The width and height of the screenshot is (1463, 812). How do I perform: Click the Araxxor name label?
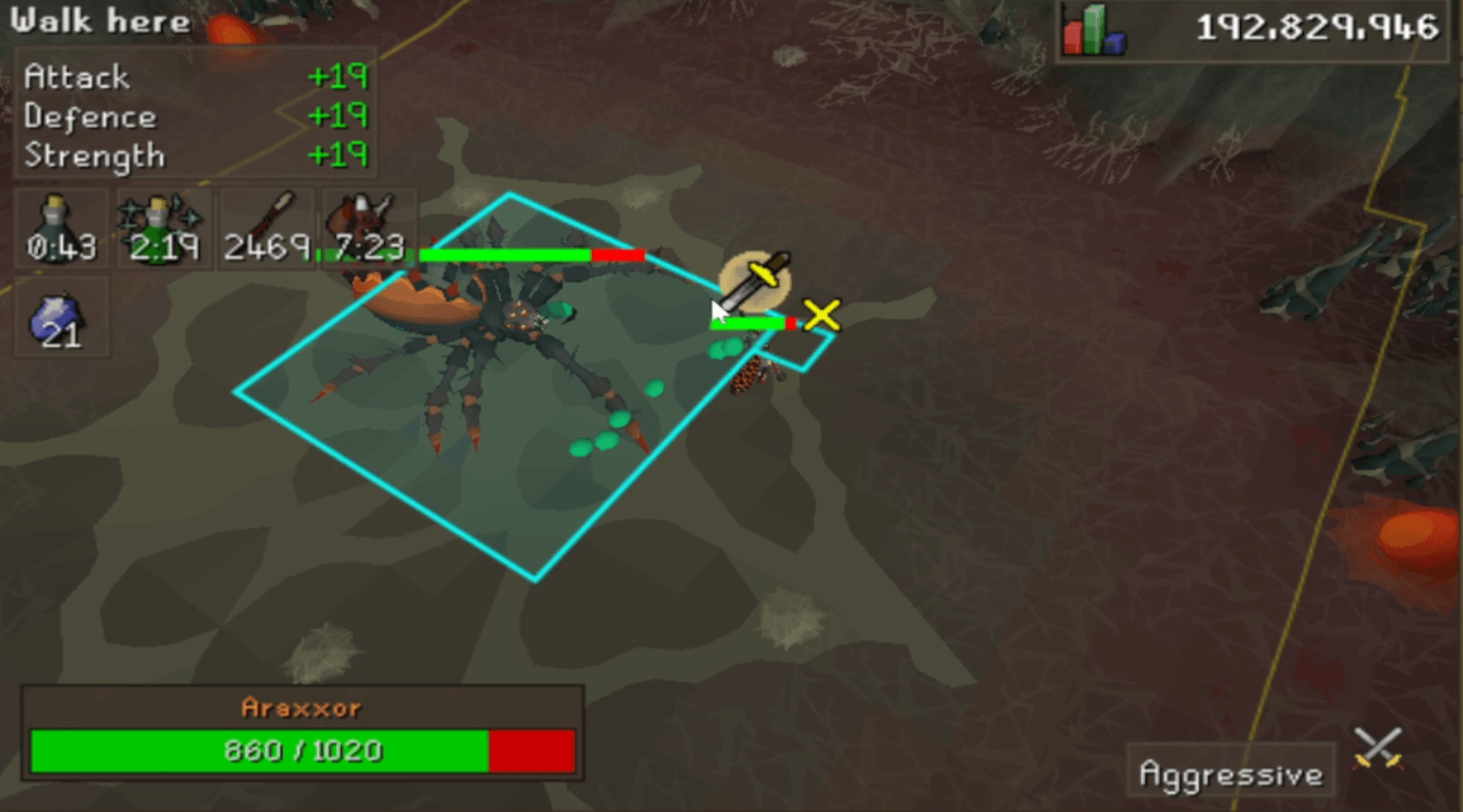[x=302, y=706]
